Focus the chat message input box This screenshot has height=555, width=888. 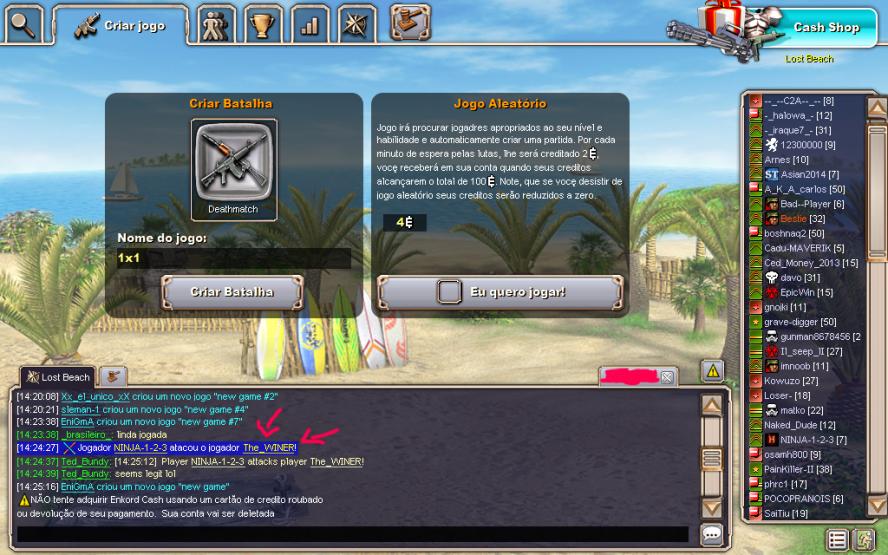[x=350, y=534]
